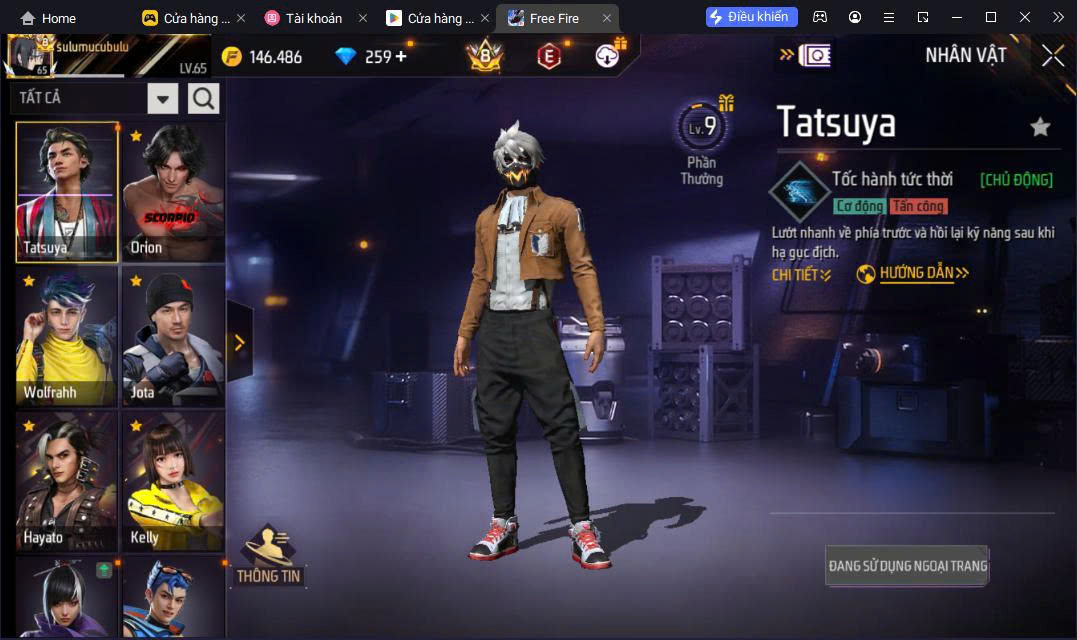Open the TẤT CẢ filter dropdown
1077x640 pixels.
[x=163, y=98]
